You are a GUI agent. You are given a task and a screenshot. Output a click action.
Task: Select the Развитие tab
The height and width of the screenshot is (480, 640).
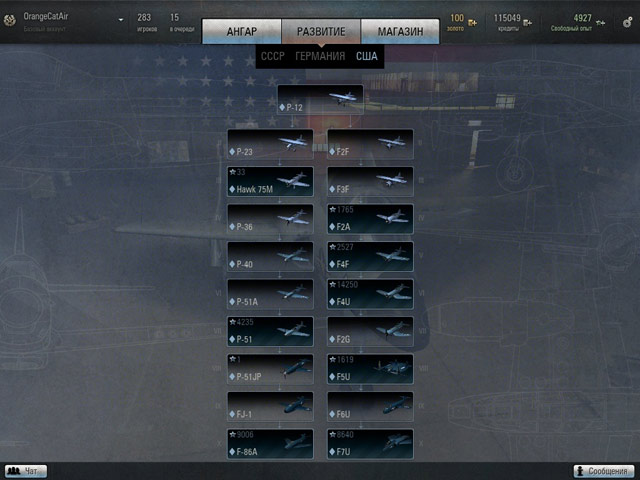320,32
